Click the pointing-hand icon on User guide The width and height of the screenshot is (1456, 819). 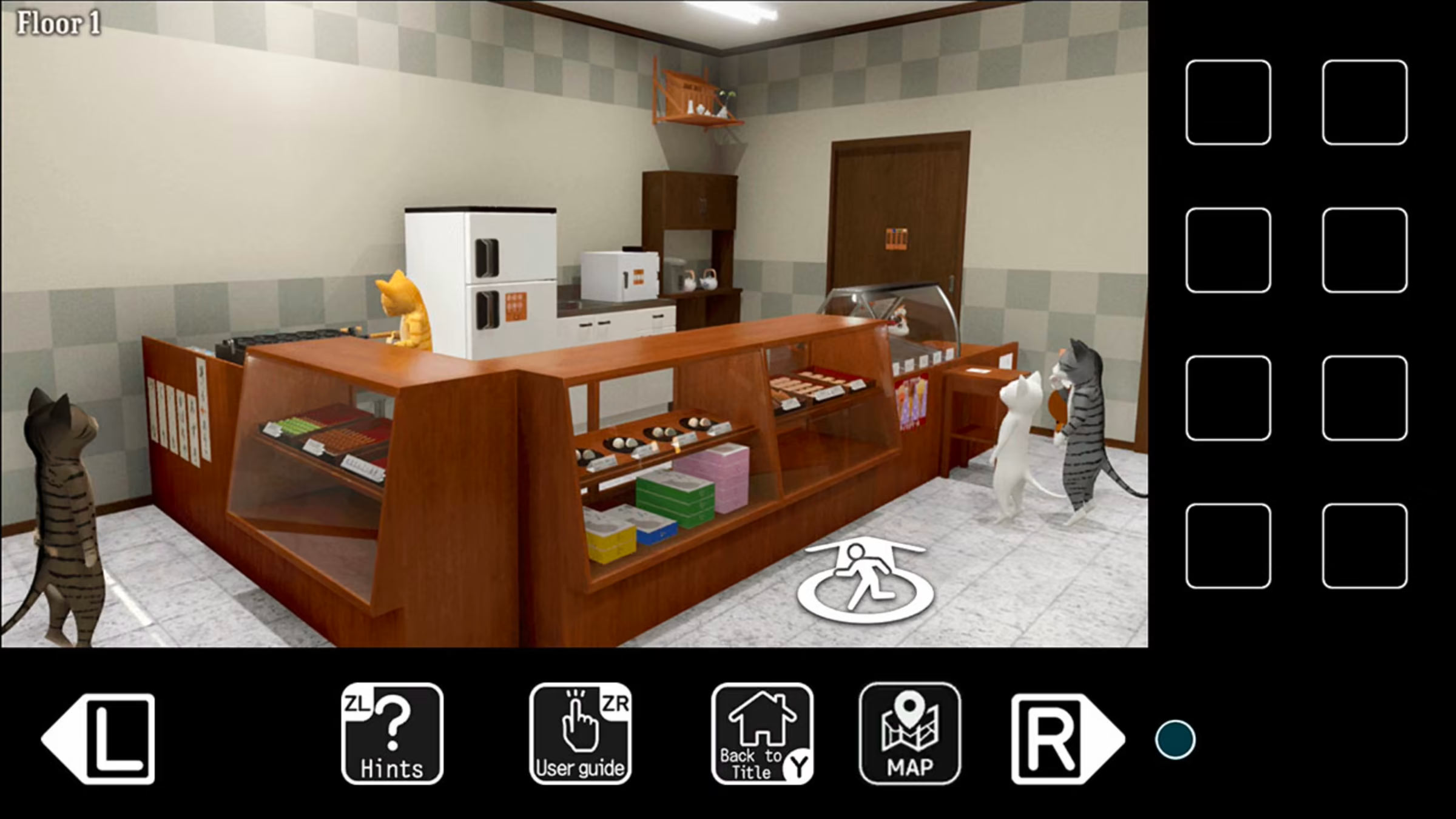[x=581, y=719]
